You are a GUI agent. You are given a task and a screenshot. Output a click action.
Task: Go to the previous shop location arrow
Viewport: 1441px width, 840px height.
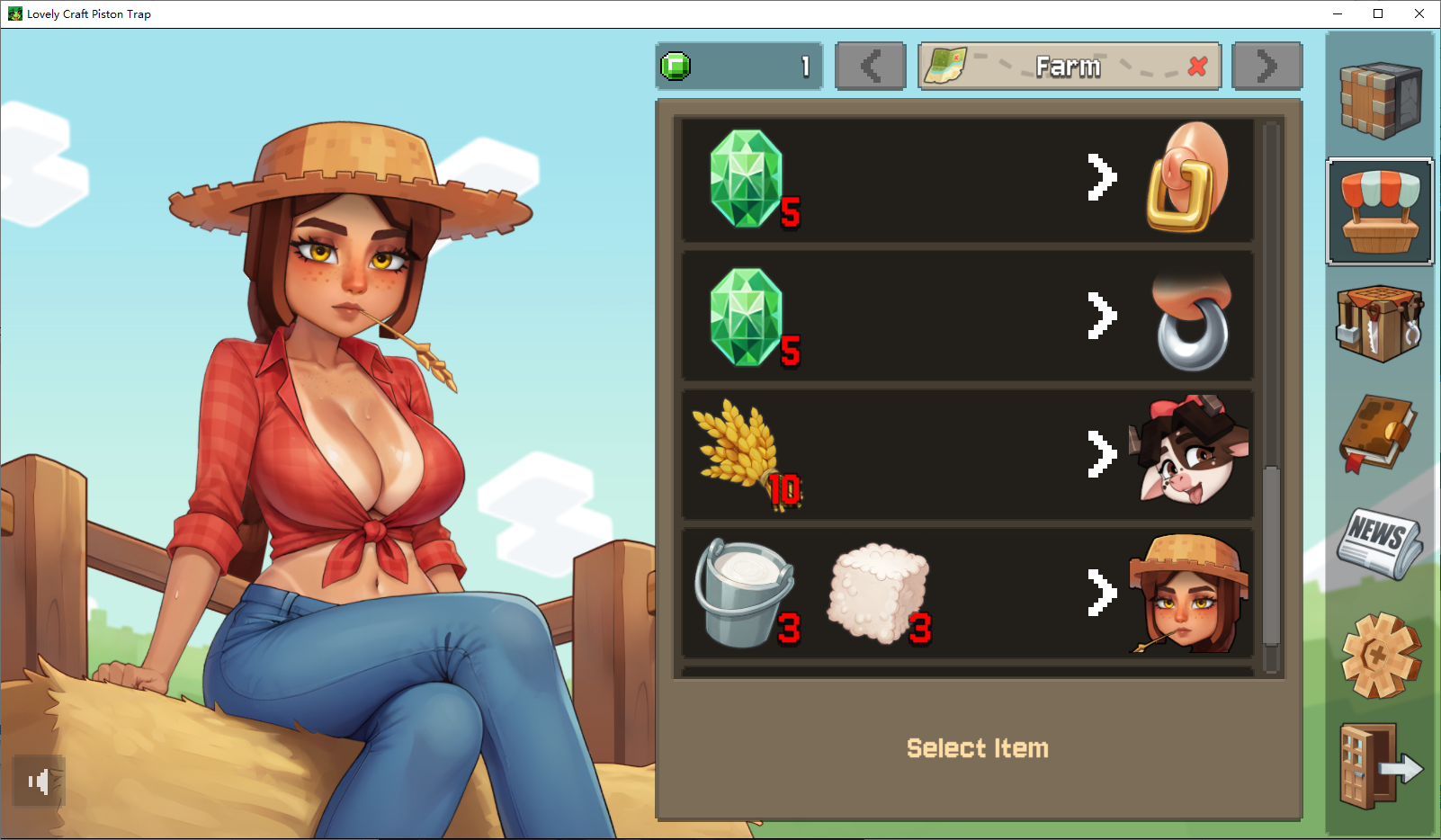[x=870, y=67]
